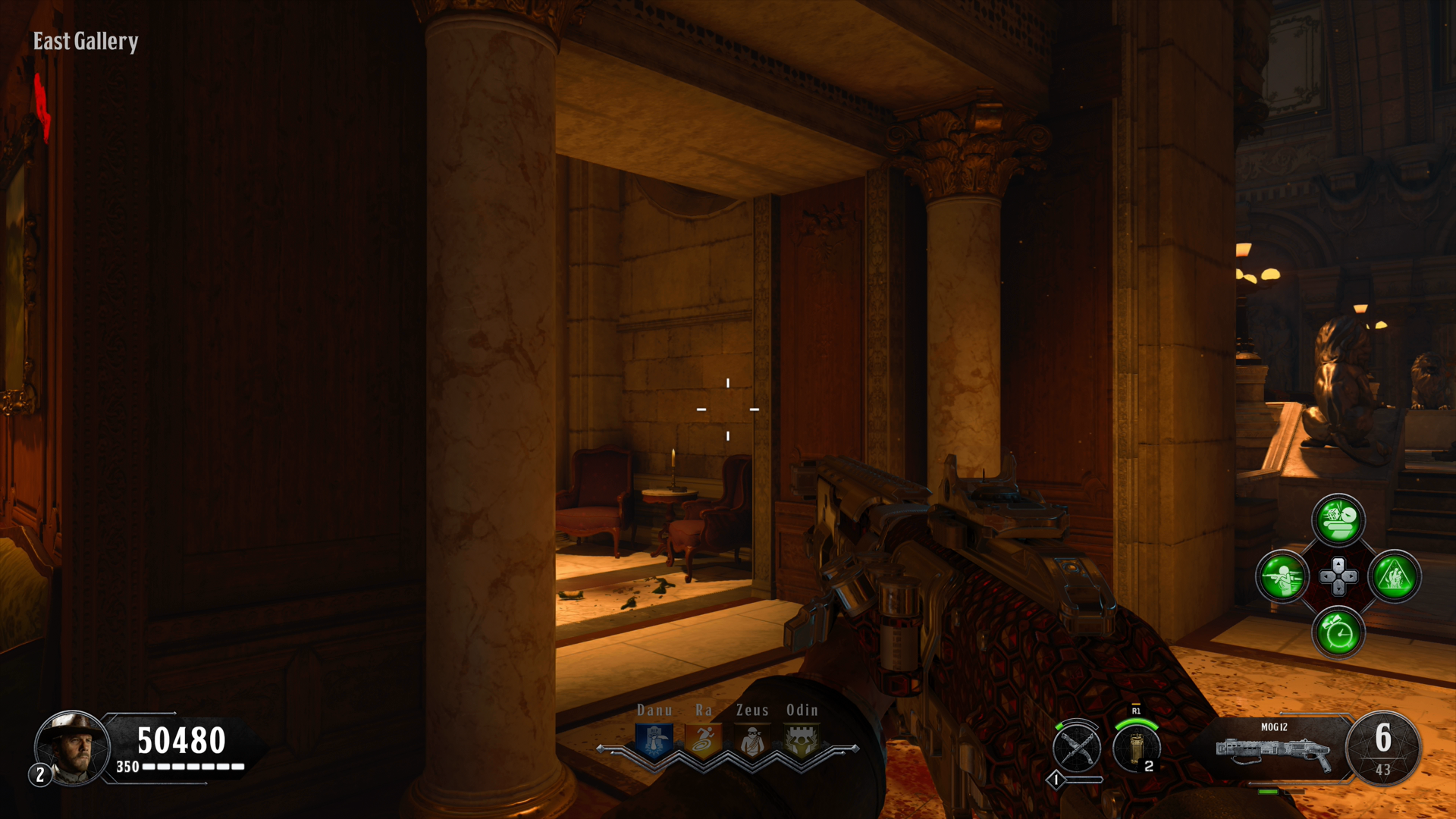Activate the bottom alarm clock elixir
Screen dimensions: 1456x819
1338,632
